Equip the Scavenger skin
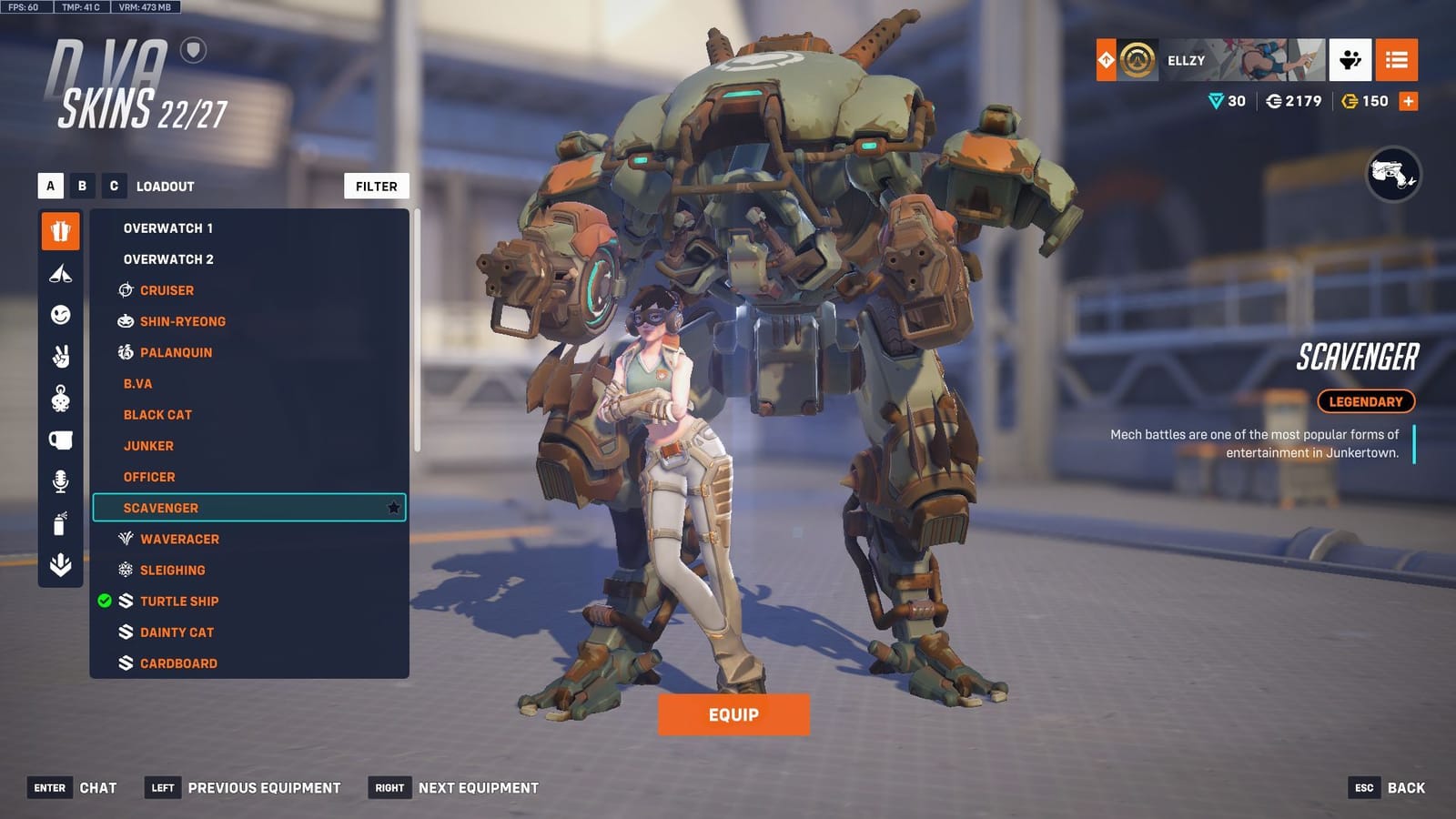Screen dimensions: 1456x819 click(x=733, y=714)
